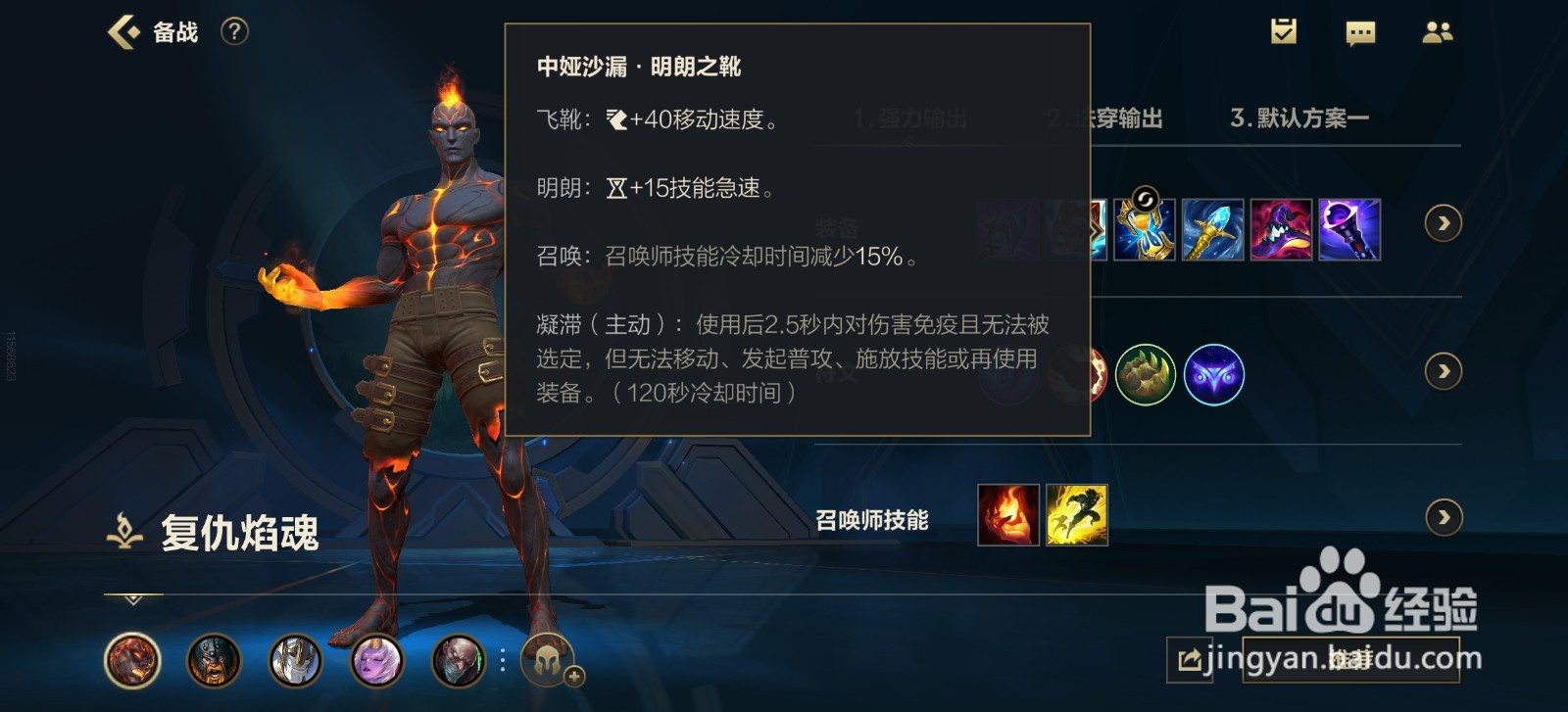Screen dimensions: 1568x712
Task: Select the first champion portrait at bottom left
Action: click(x=130, y=661)
